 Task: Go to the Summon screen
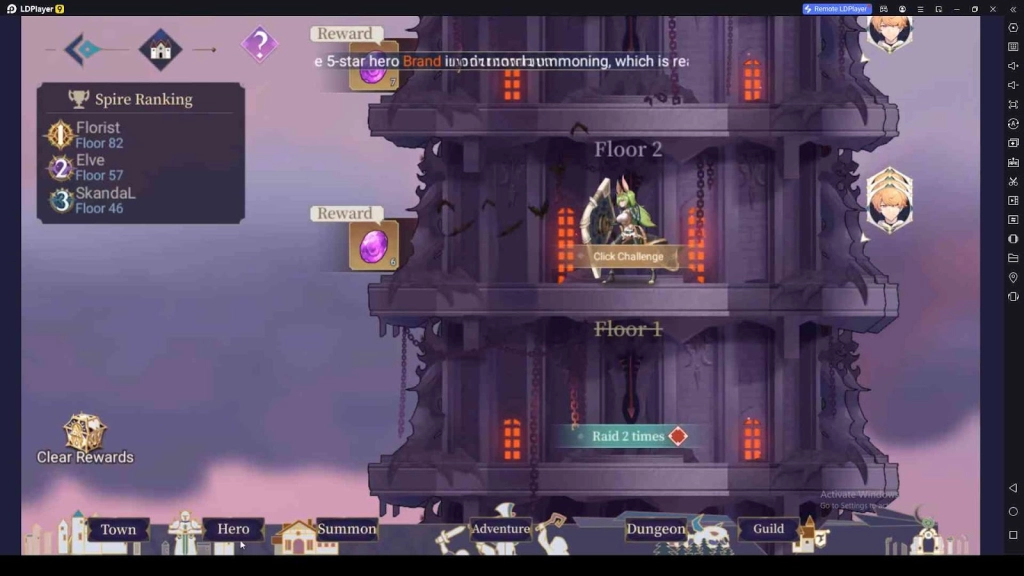[x=346, y=529]
